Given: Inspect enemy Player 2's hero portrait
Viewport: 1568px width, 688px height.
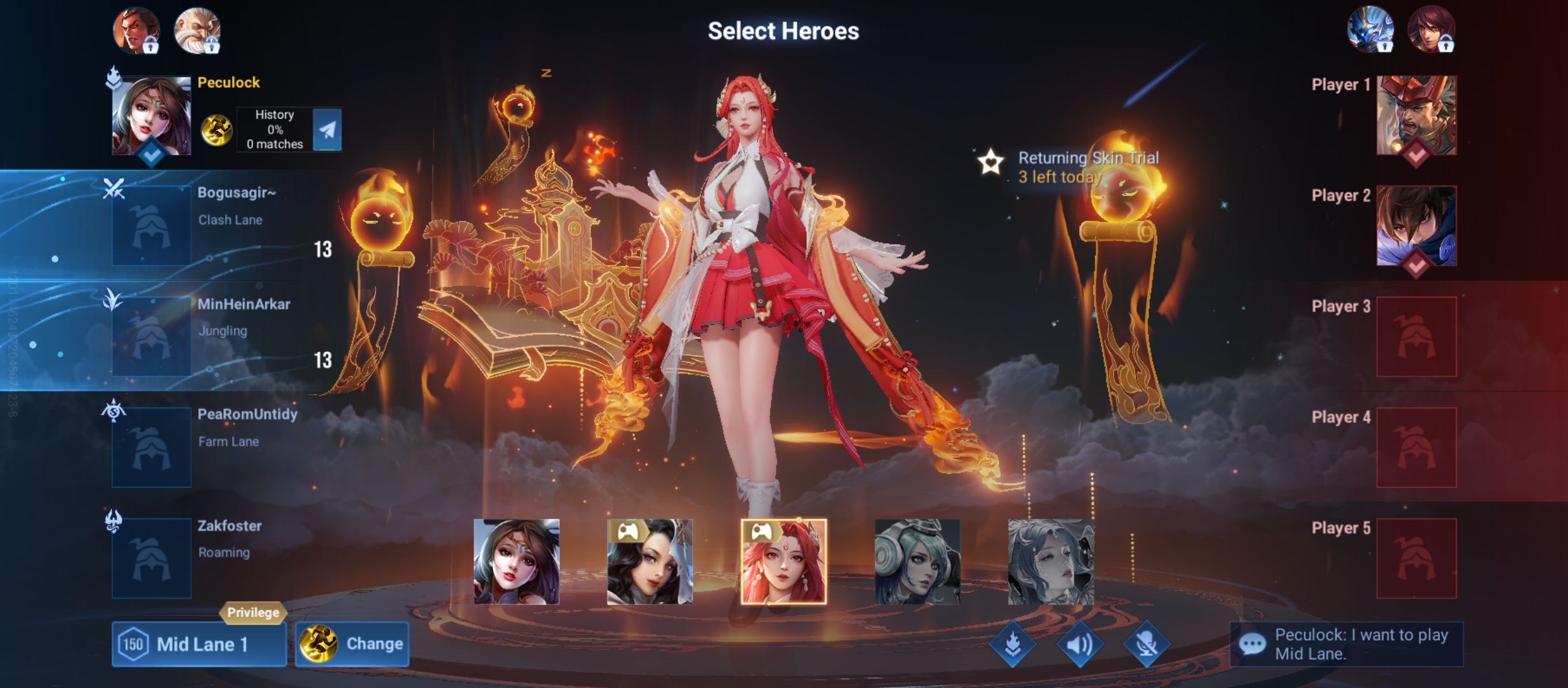Looking at the screenshot, I should point(1416,226).
